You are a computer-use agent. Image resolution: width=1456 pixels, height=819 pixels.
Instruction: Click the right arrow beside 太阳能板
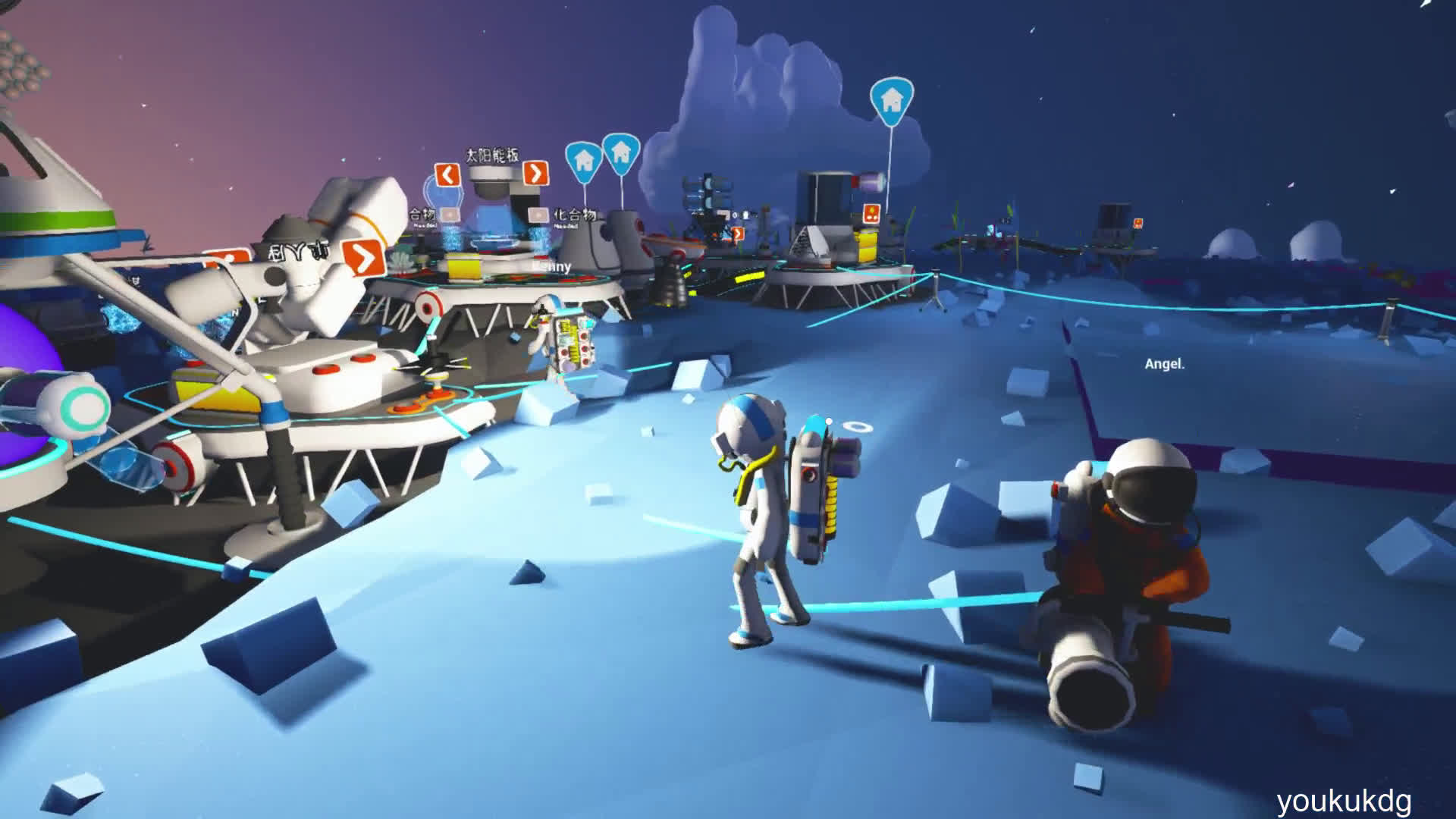[x=535, y=174]
